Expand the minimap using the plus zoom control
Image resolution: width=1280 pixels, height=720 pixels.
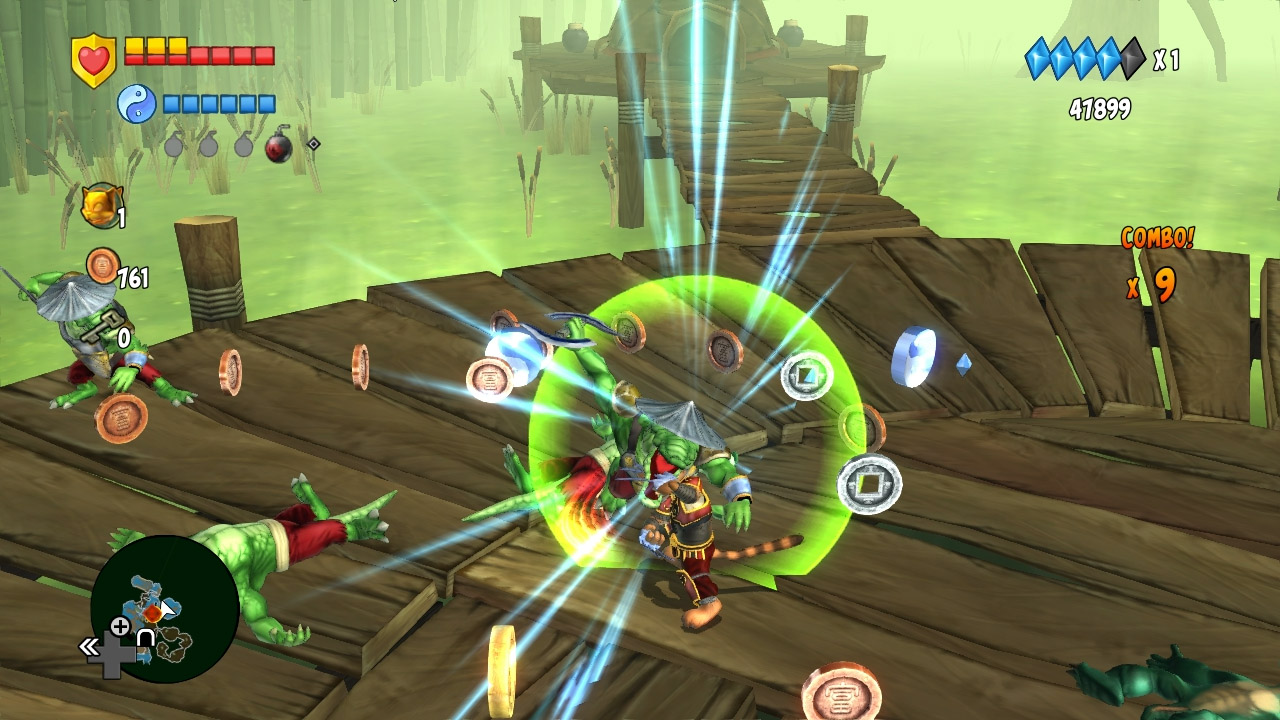point(119,626)
